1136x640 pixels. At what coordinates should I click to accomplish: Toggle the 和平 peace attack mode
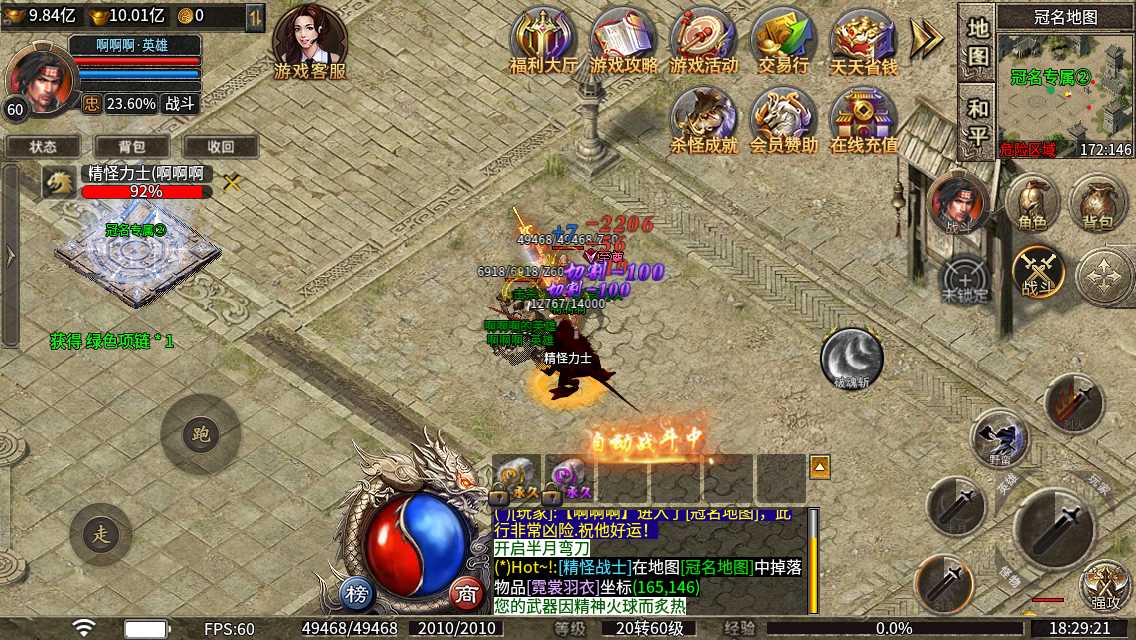click(x=977, y=121)
